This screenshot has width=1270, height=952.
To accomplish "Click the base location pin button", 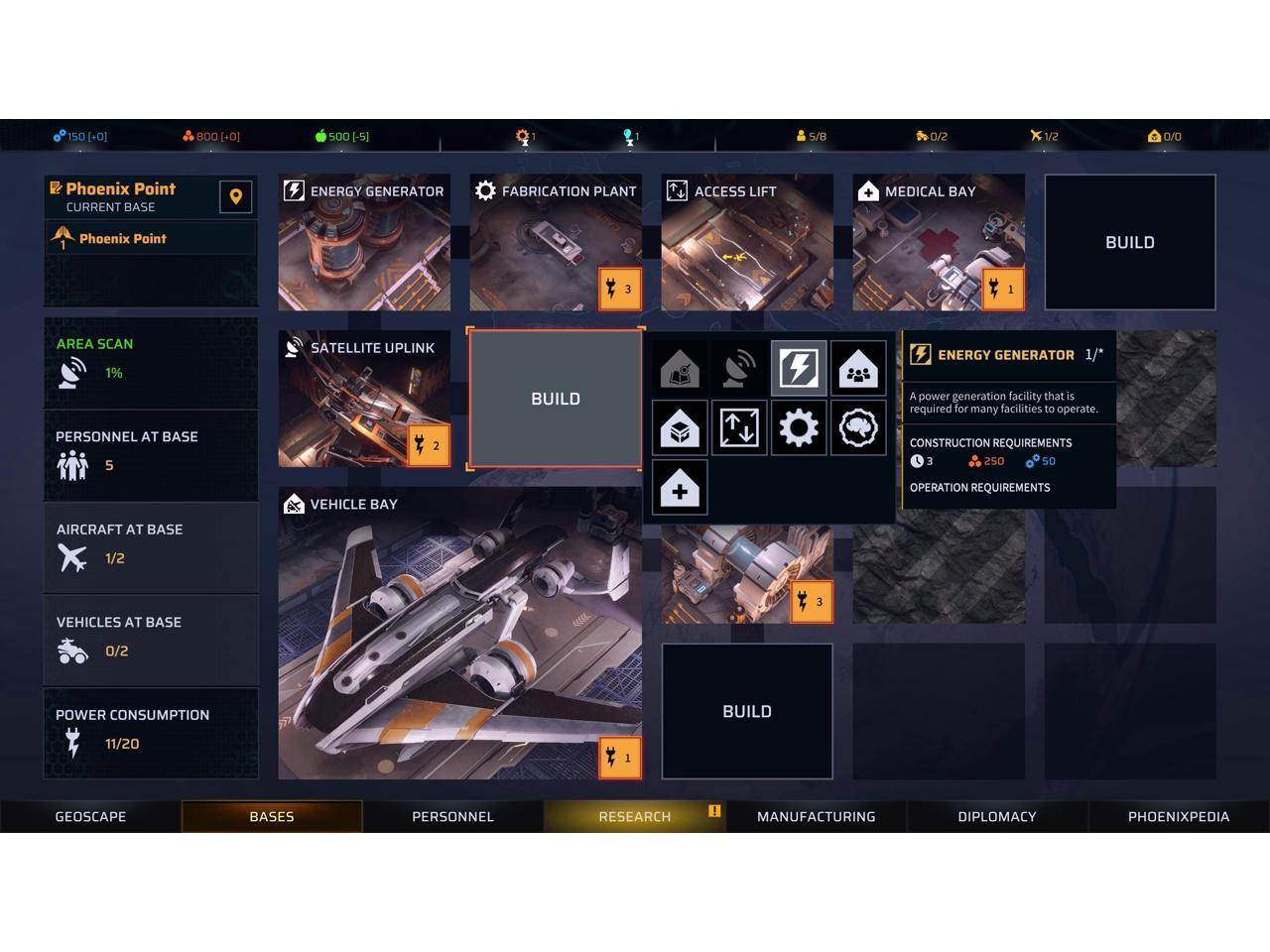I will 236,196.
